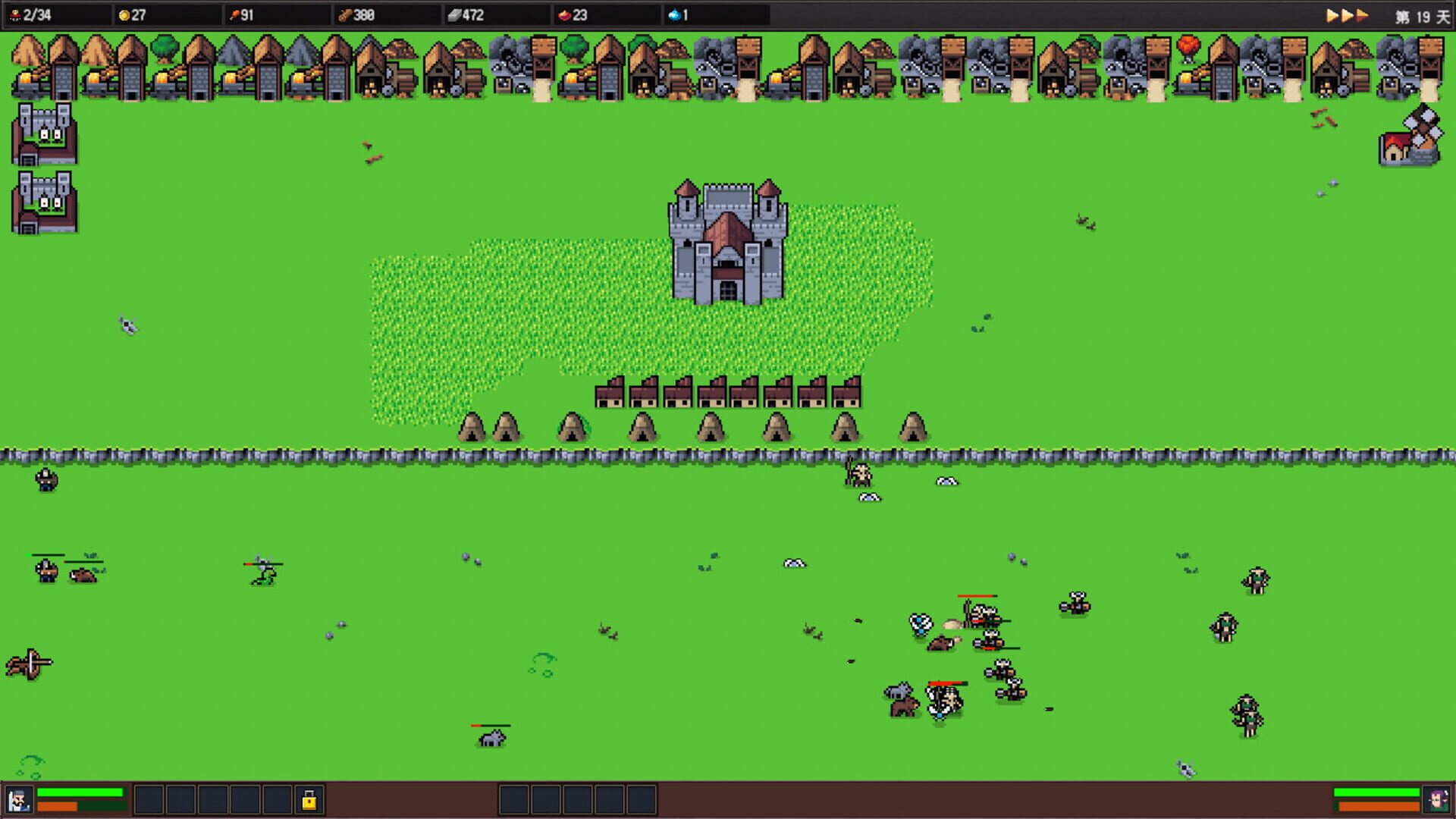Viewport: 1456px width, 819px height.
Task: Select the upper castle gate on left edge
Action: point(43,136)
